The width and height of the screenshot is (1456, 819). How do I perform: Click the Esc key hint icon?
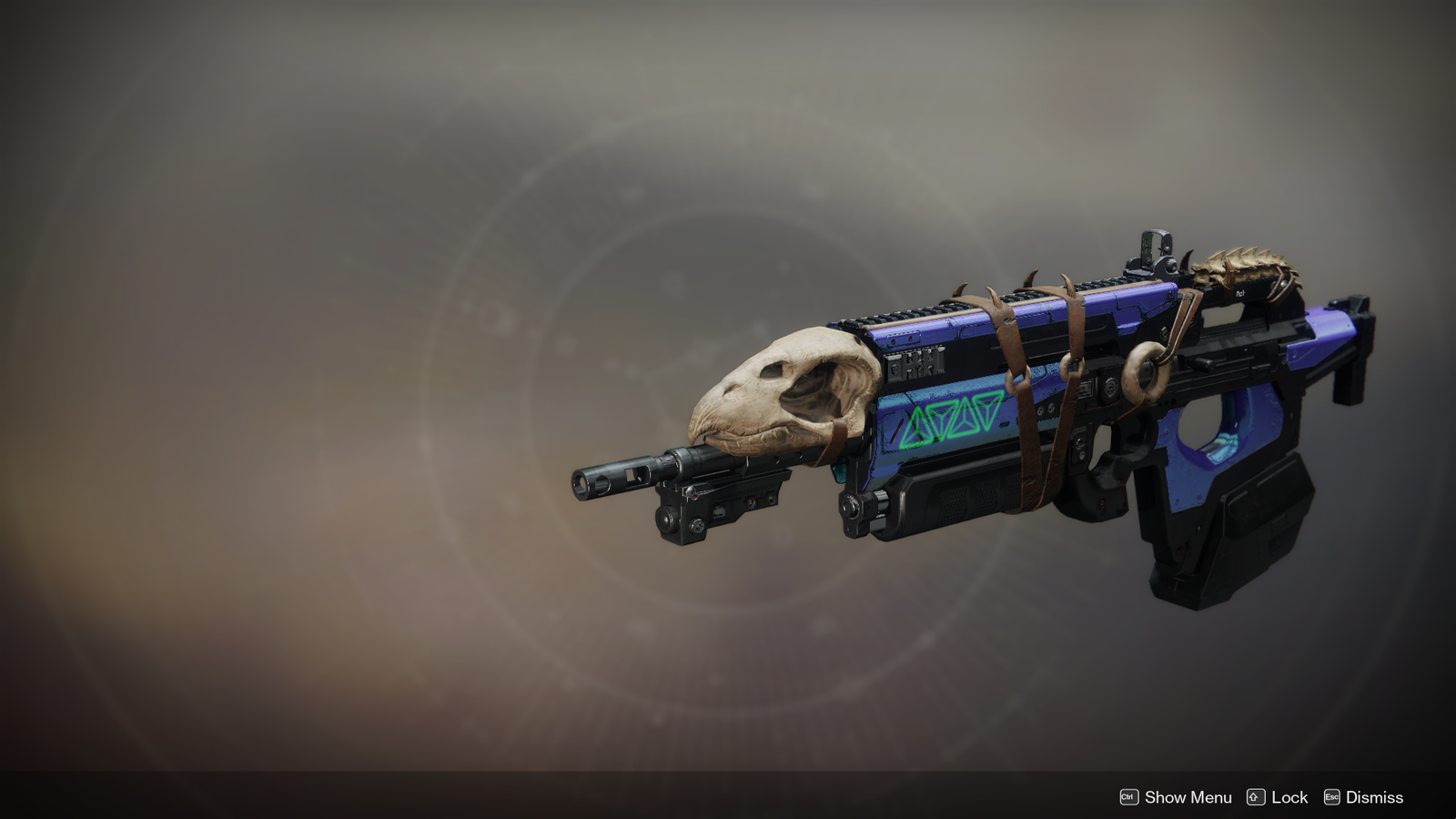pyautogui.click(x=1331, y=797)
